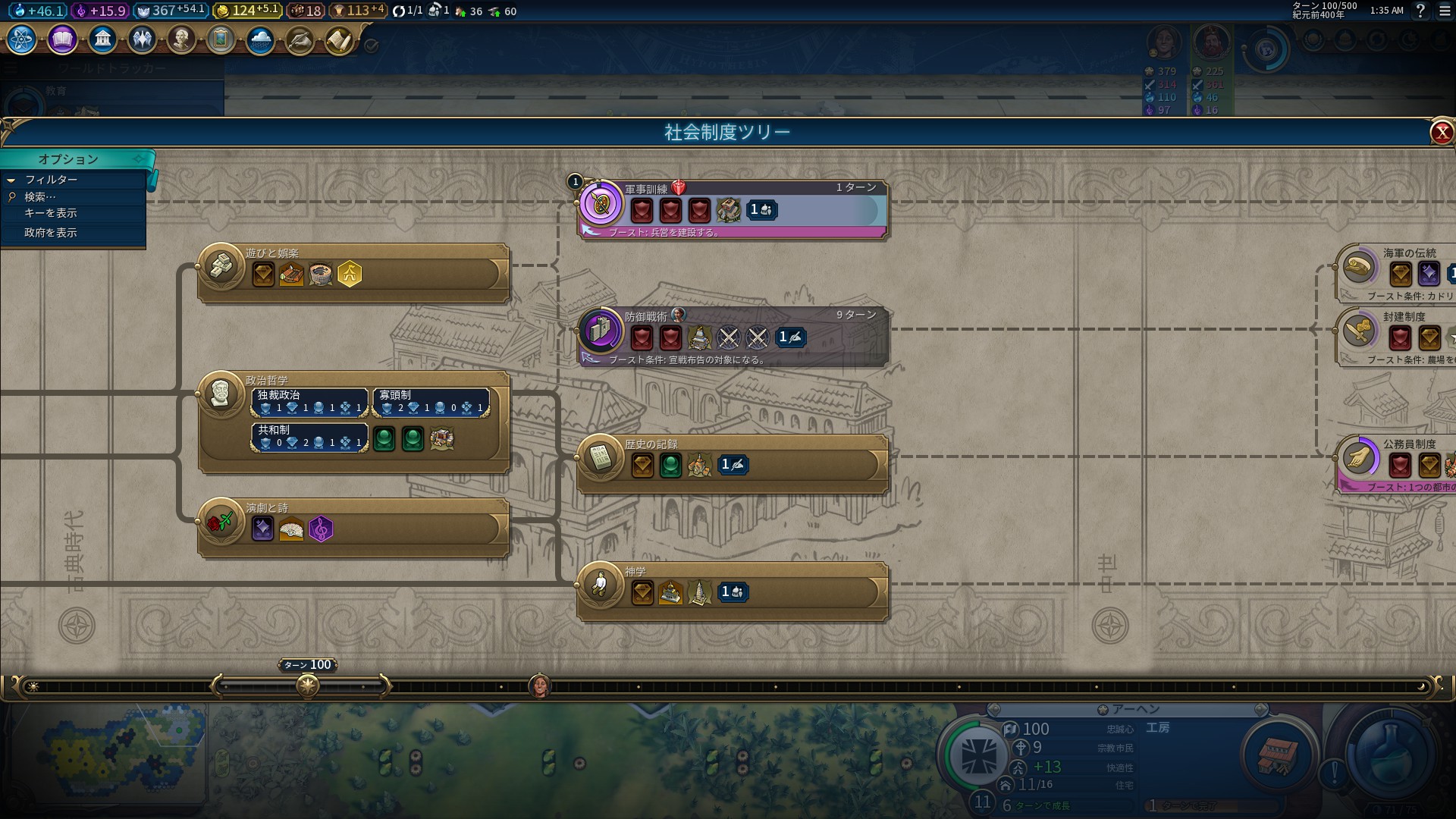The height and width of the screenshot is (819, 1456).
Task: Toggle the 政府を表示 option
Action: tap(51, 233)
